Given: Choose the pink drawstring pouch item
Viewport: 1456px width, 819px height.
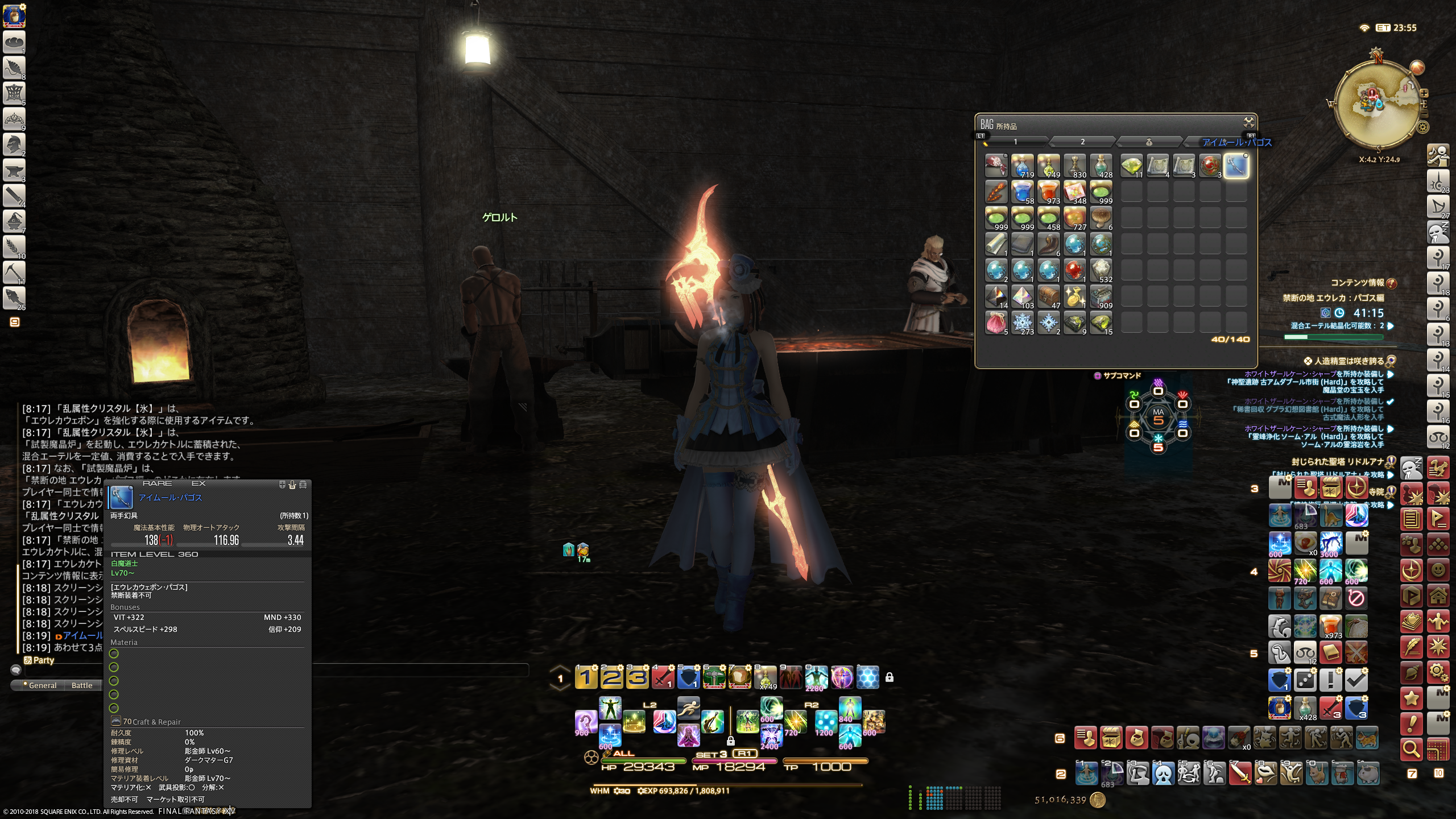Looking at the screenshot, I should point(996,322).
